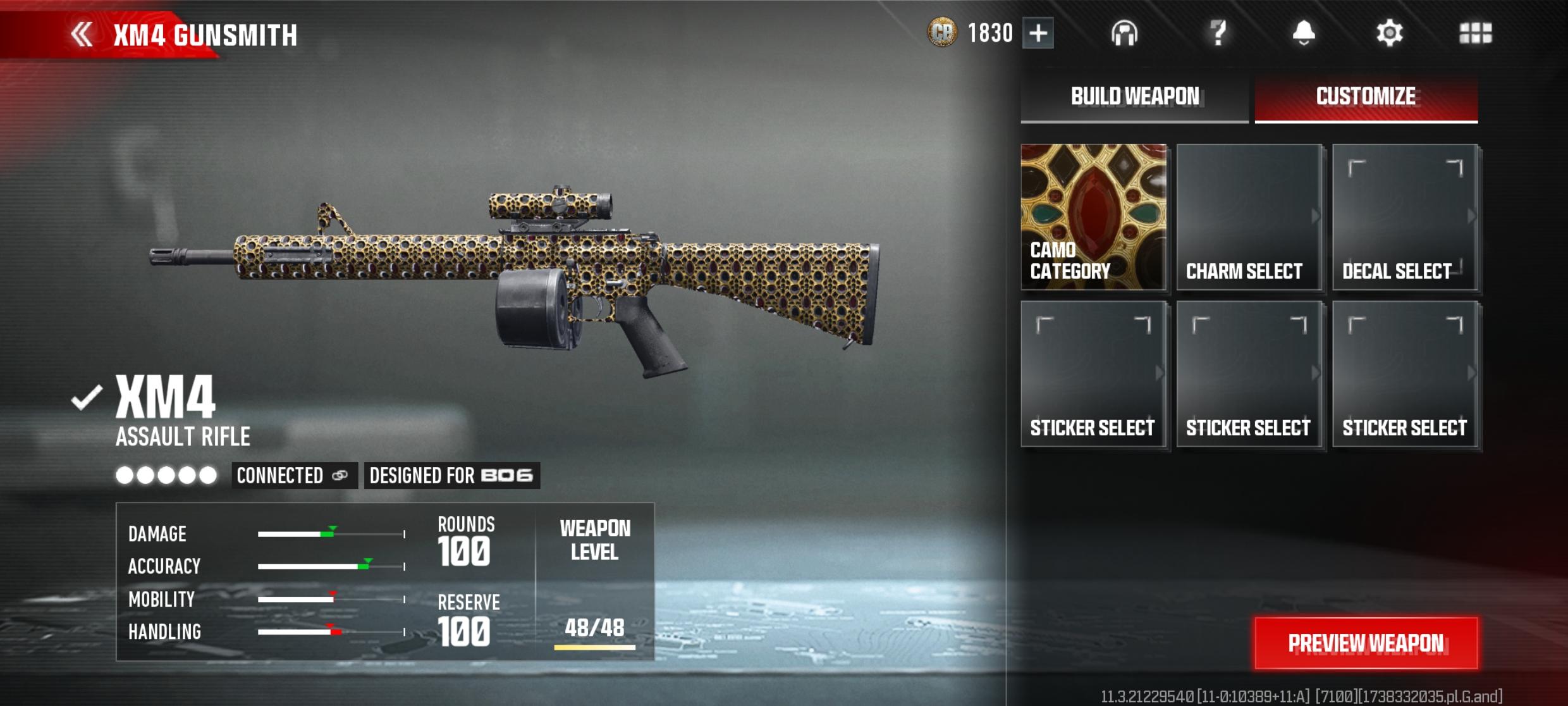Select the Customize tab
The image size is (1568, 706).
point(1366,97)
